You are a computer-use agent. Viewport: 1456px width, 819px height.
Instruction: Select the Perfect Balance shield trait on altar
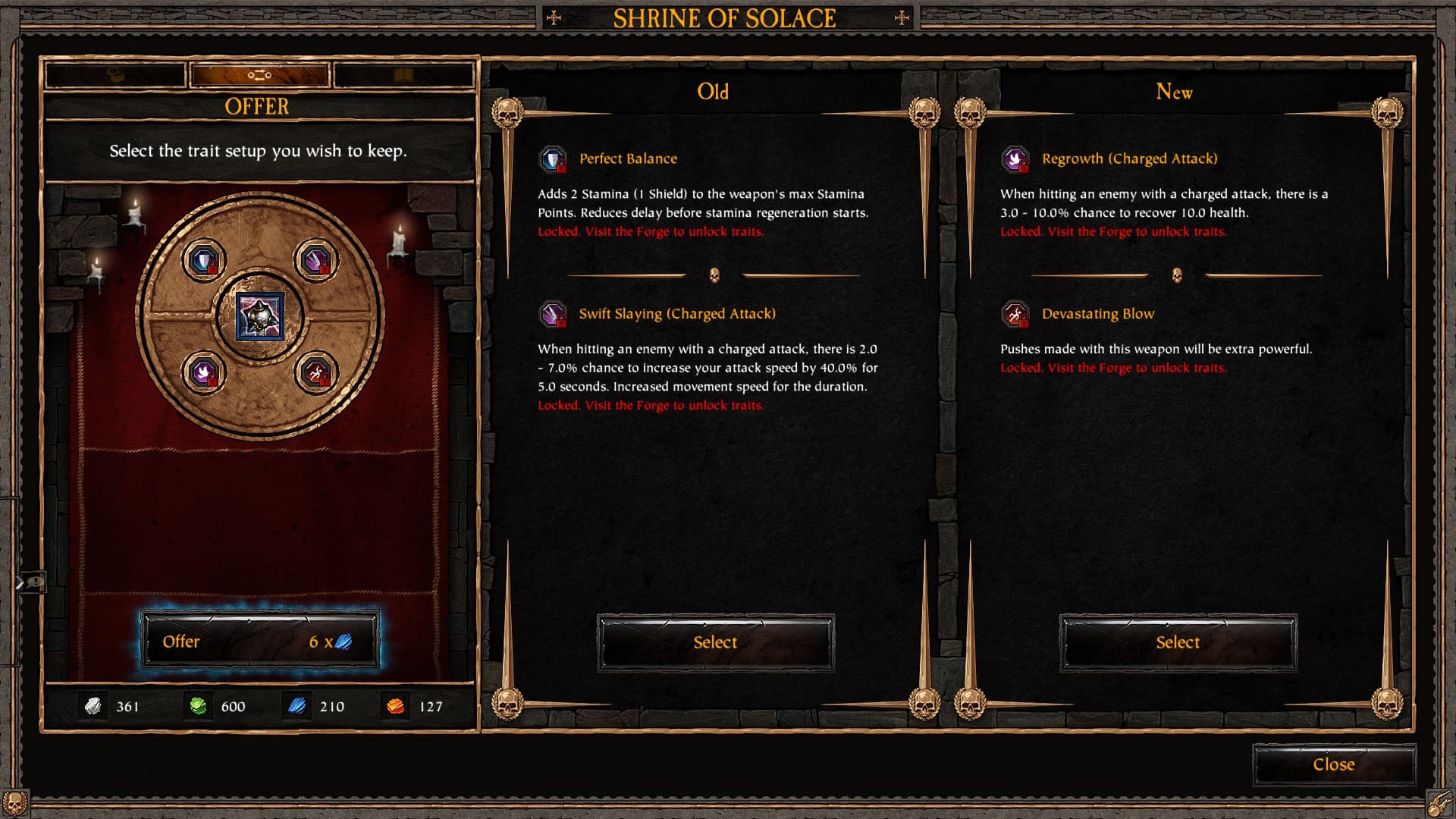(204, 261)
